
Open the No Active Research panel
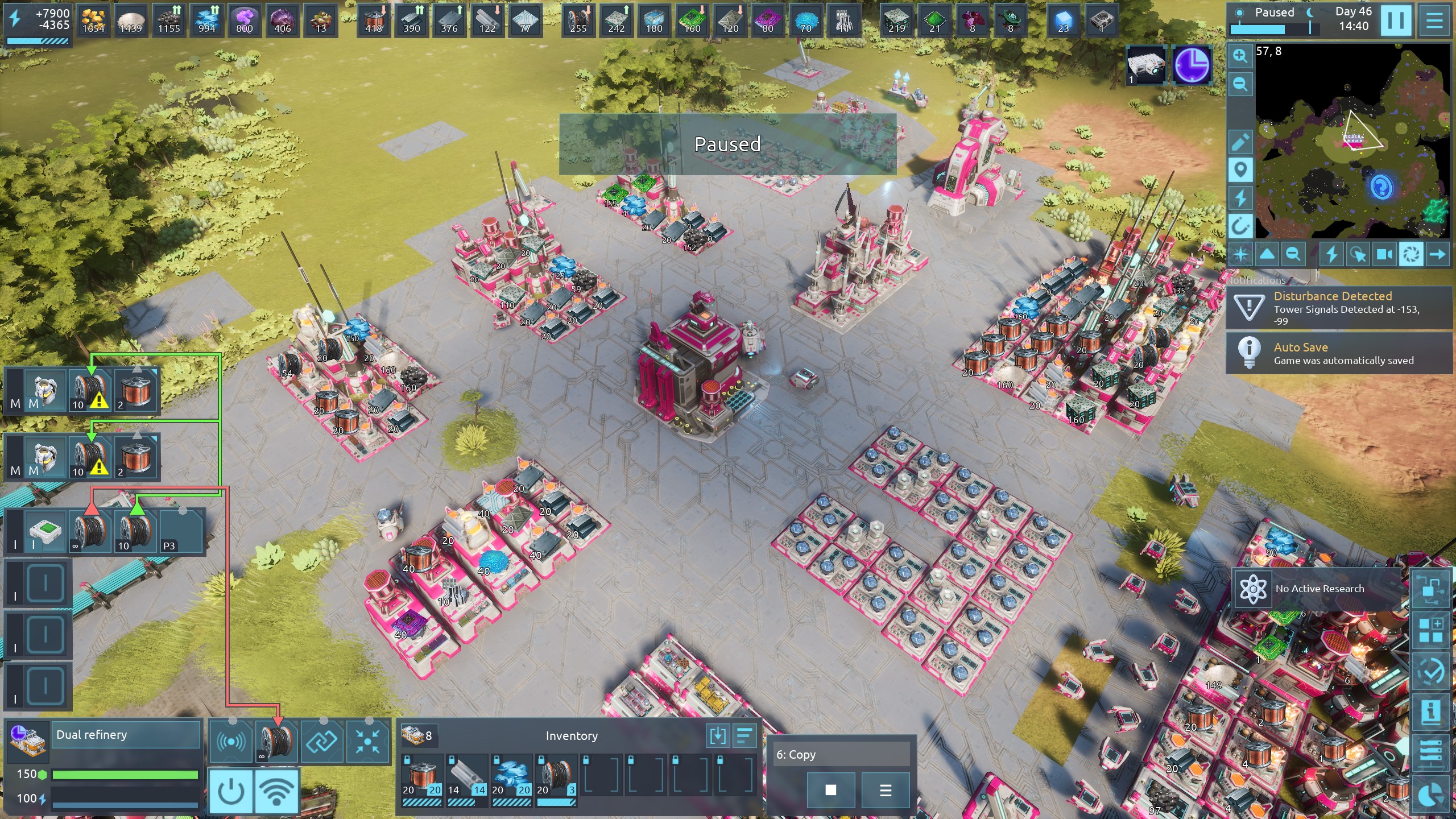[1318, 589]
